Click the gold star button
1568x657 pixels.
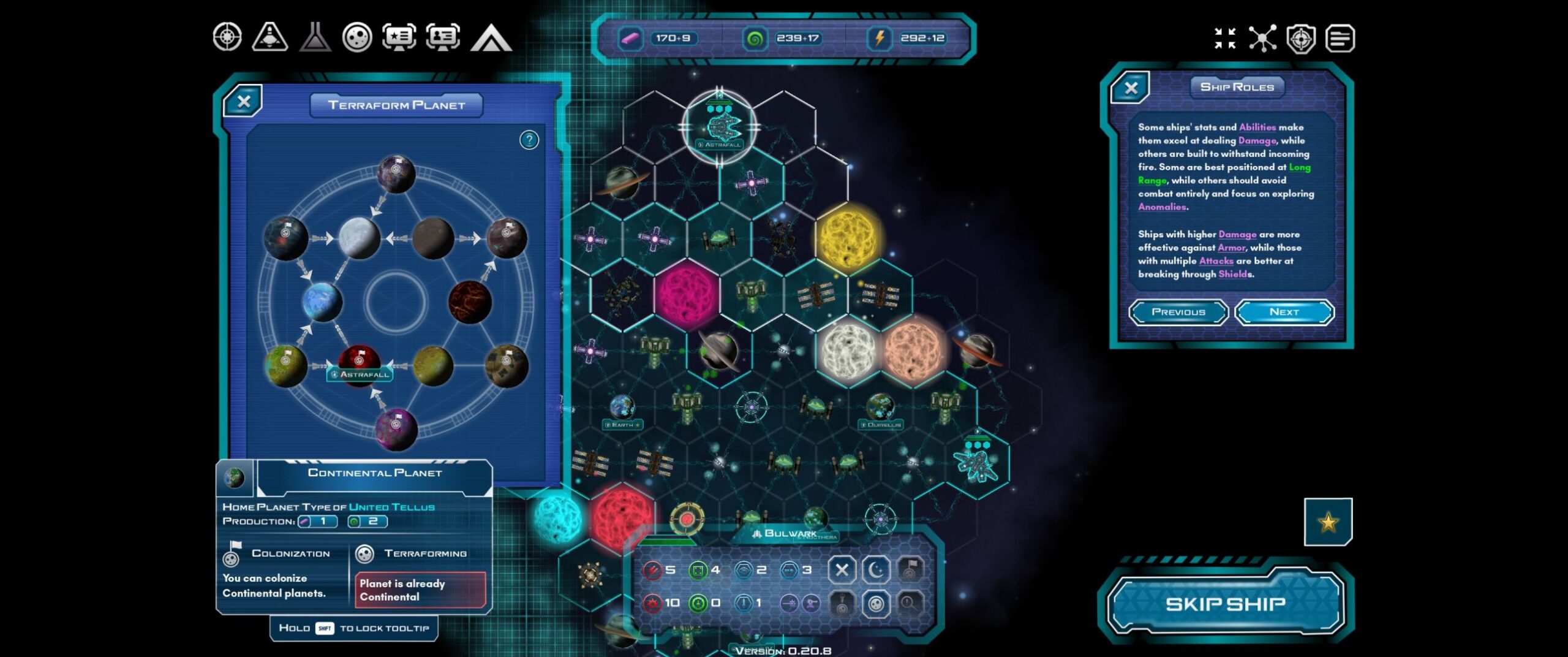tap(1328, 522)
